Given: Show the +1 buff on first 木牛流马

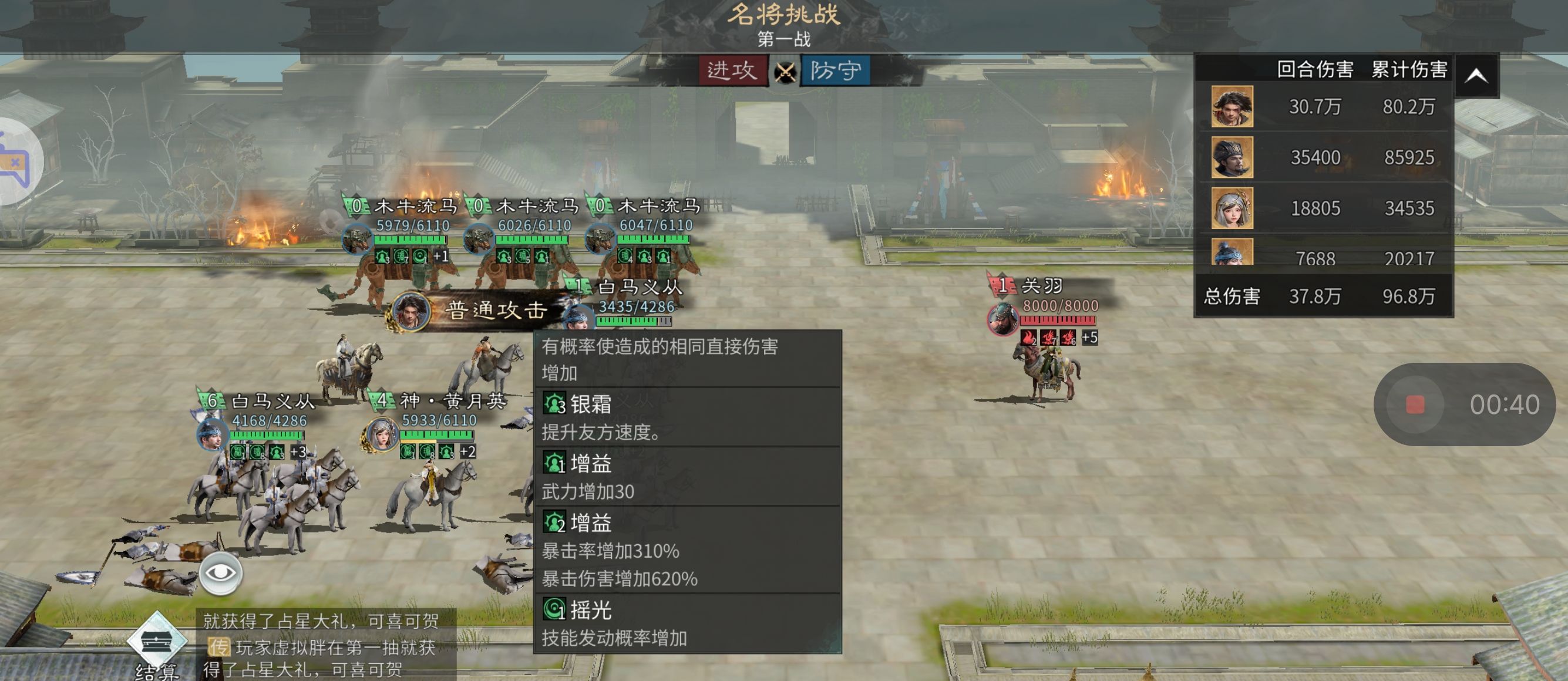Looking at the screenshot, I should (440, 256).
